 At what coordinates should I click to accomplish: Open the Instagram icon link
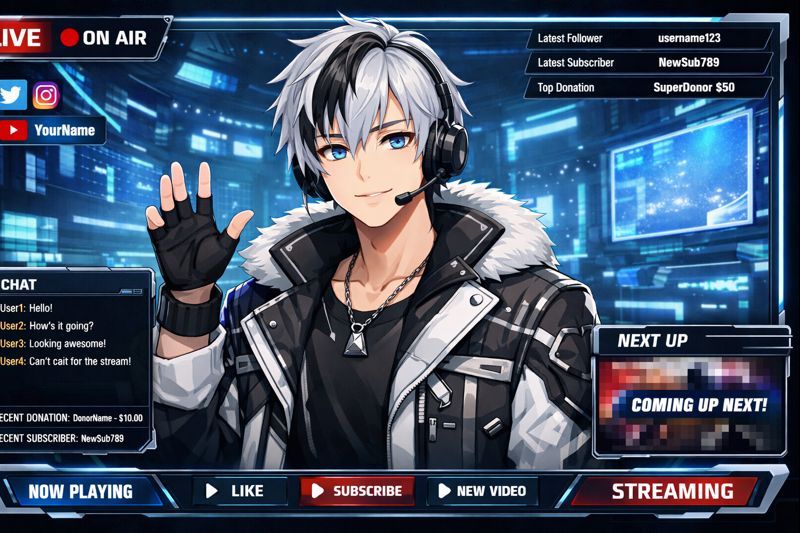click(x=45, y=95)
